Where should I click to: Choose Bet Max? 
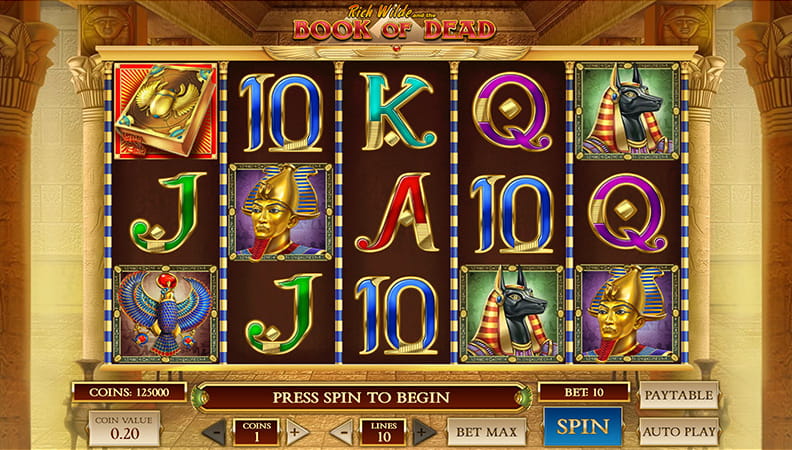(x=486, y=432)
